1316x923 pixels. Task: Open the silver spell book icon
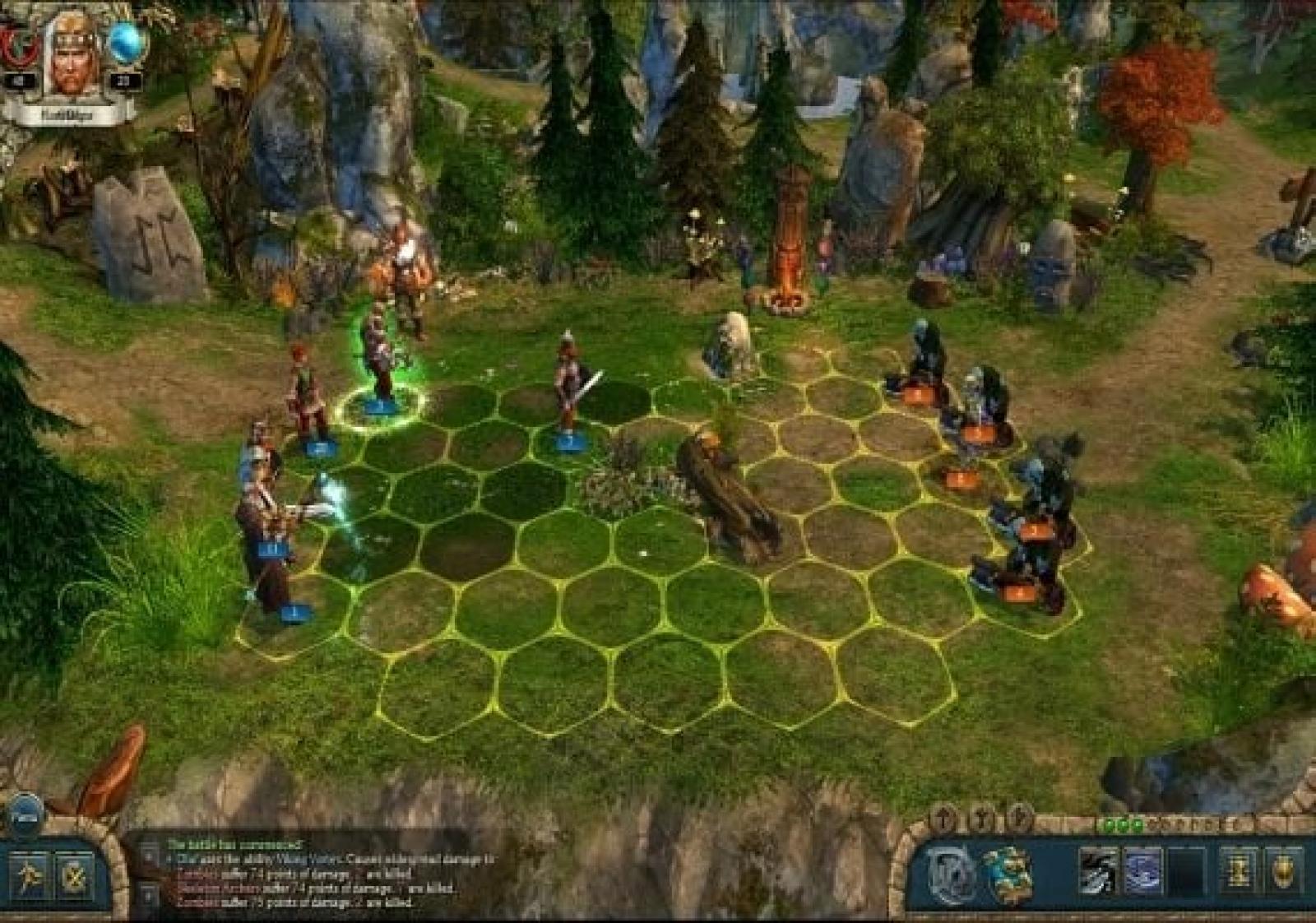[x=951, y=874]
